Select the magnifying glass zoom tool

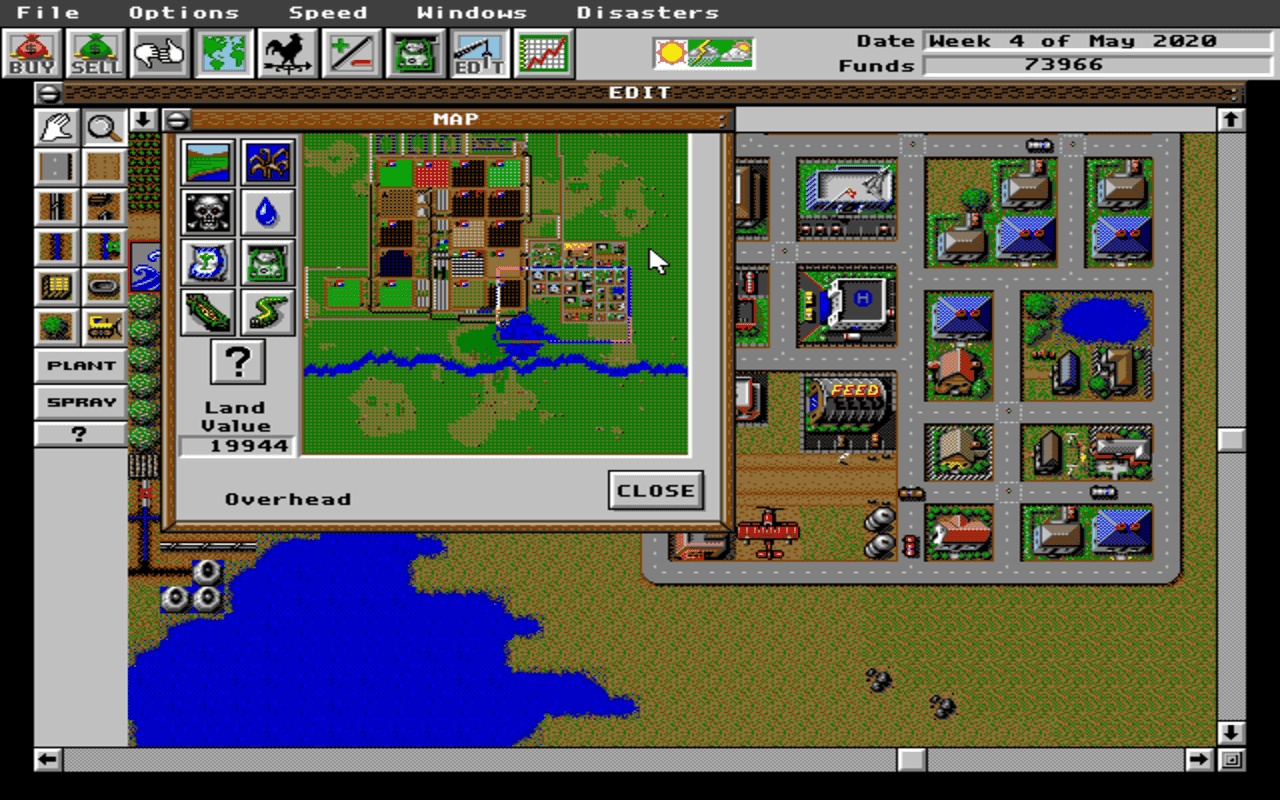104,128
